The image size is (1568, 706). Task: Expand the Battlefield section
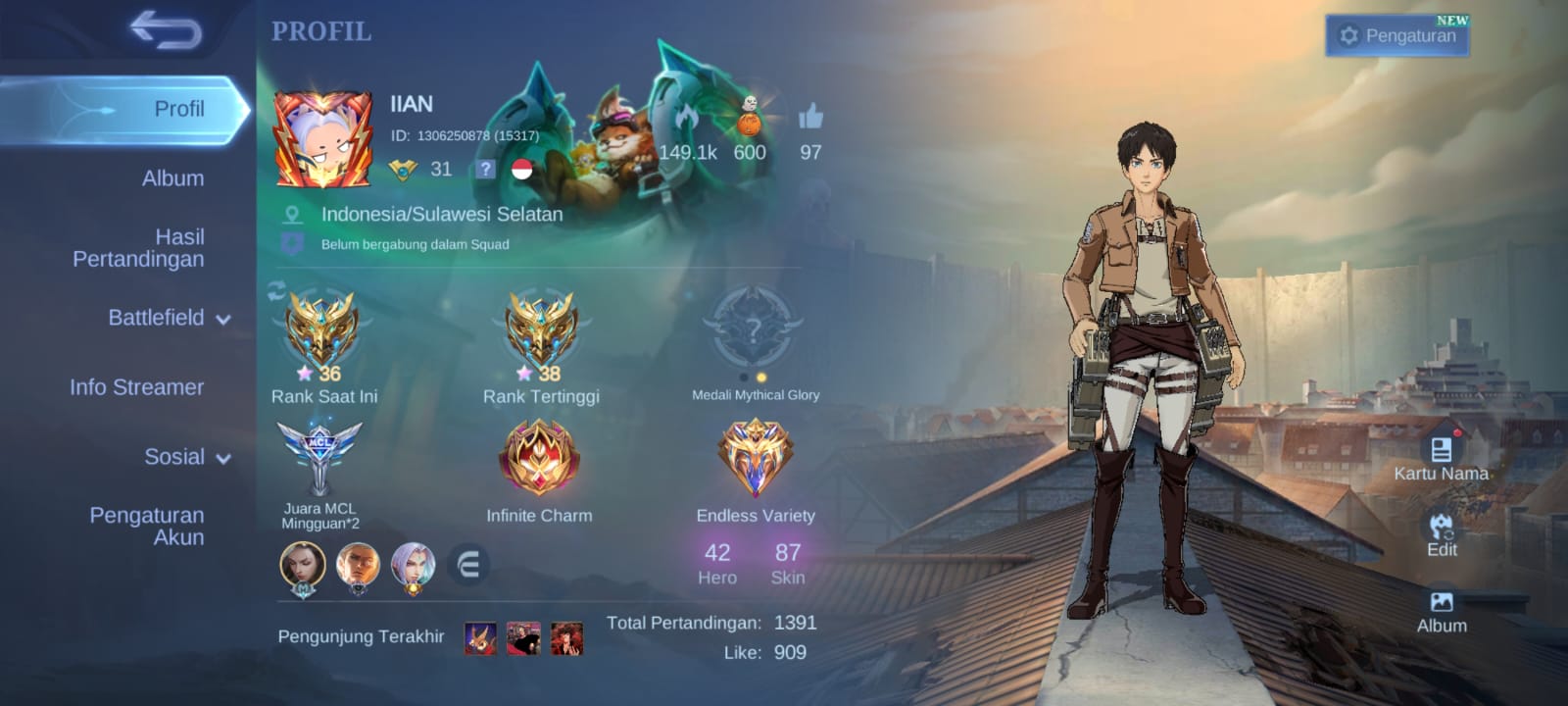tap(169, 318)
